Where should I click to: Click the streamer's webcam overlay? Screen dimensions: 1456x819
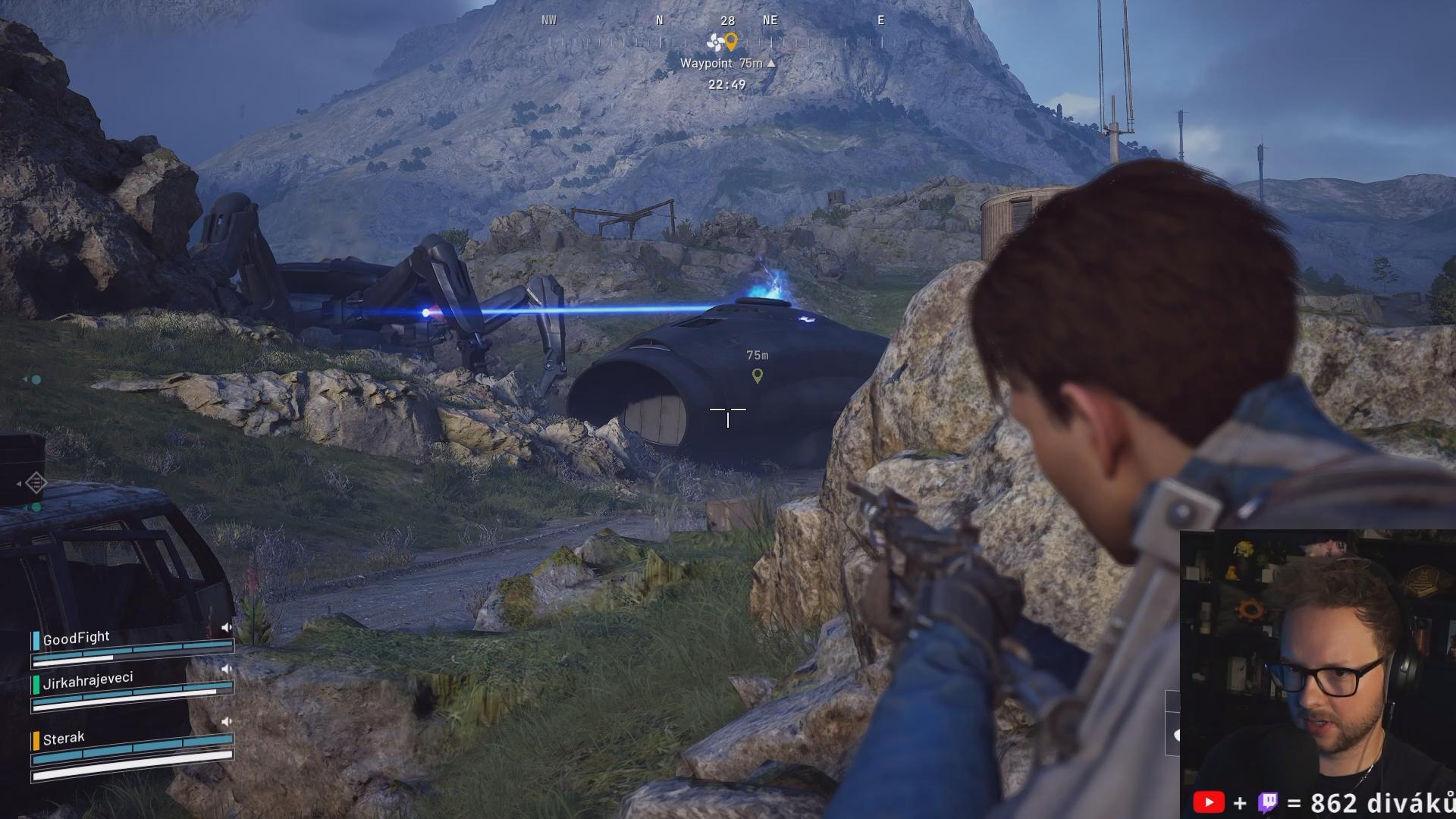point(1317,658)
